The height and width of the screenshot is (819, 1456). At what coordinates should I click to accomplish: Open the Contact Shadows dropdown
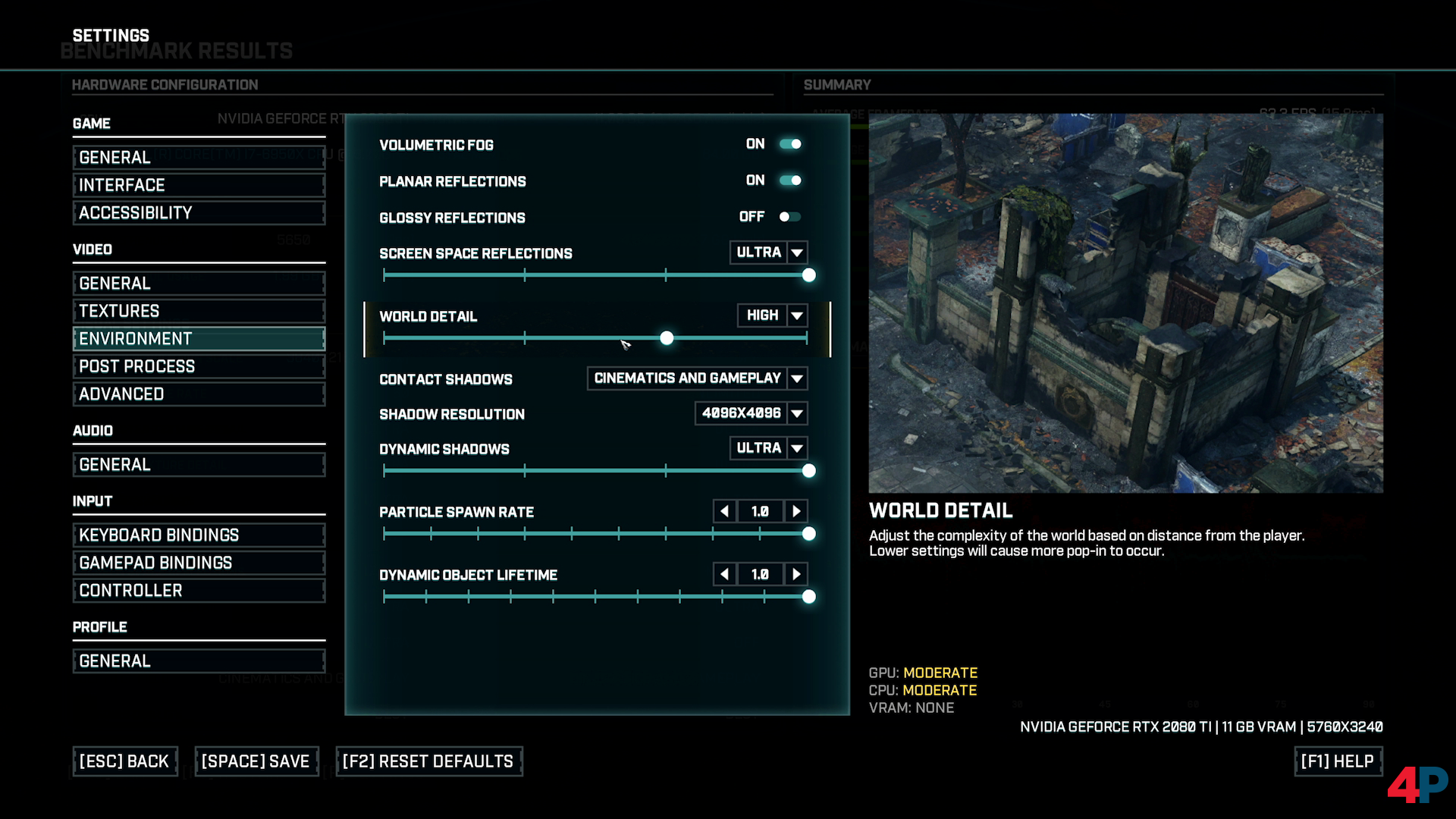[x=797, y=378]
